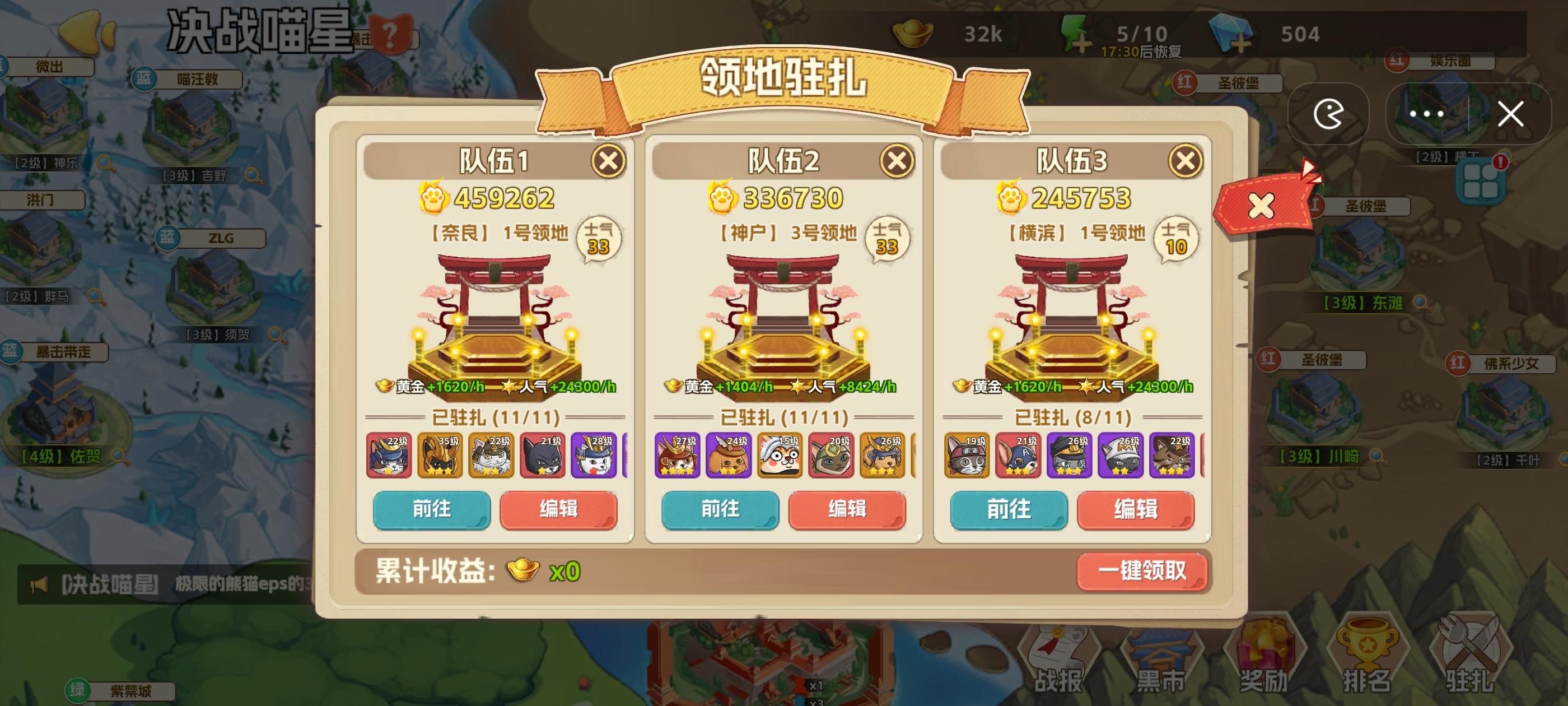This screenshot has width=1568, height=706.
Task: Click the Pac-Man style icon near top right
Action: tap(1330, 114)
